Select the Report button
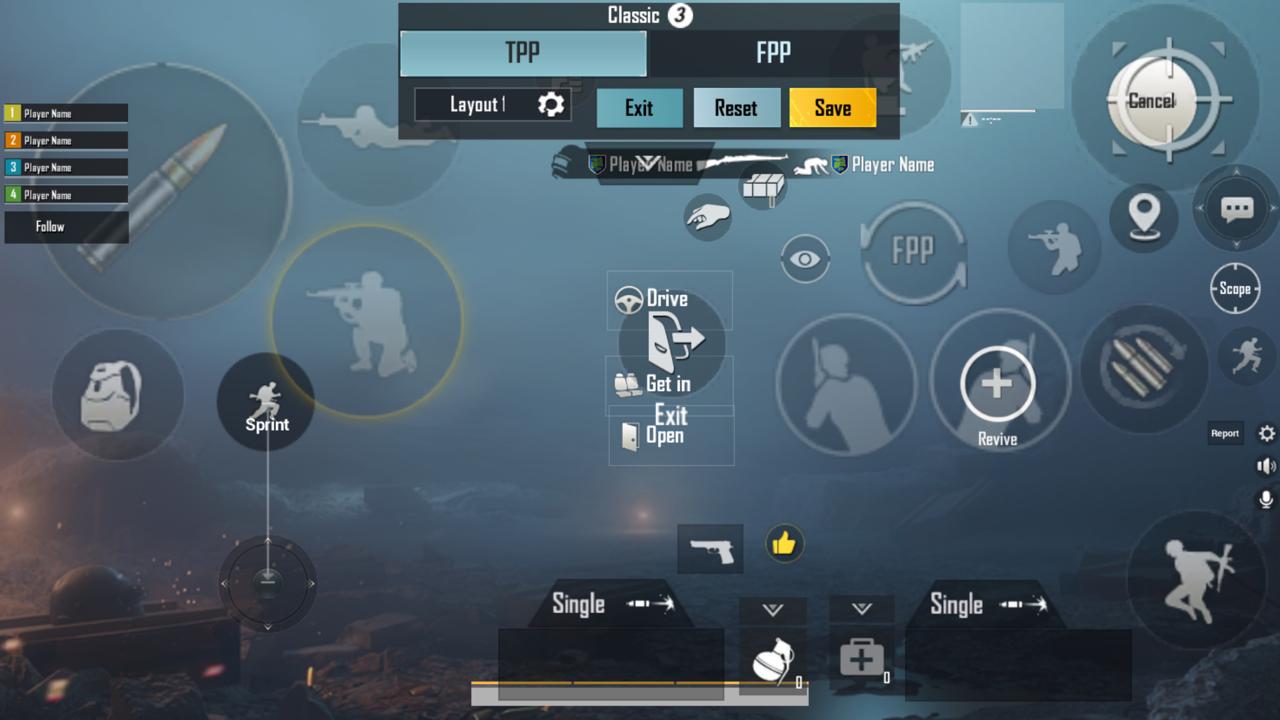 click(x=1225, y=433)
